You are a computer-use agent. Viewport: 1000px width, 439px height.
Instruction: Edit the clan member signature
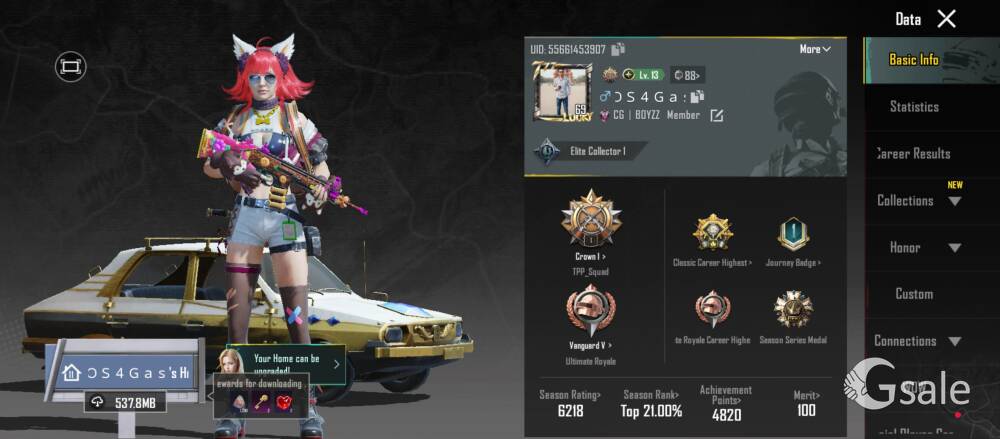click(716, 116)
